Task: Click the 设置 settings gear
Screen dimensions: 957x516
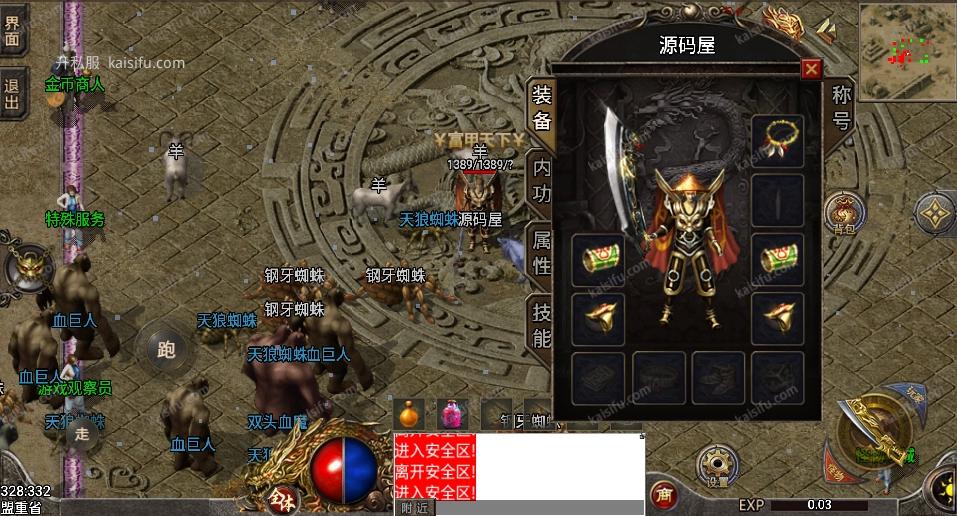Action: point(717,463)
